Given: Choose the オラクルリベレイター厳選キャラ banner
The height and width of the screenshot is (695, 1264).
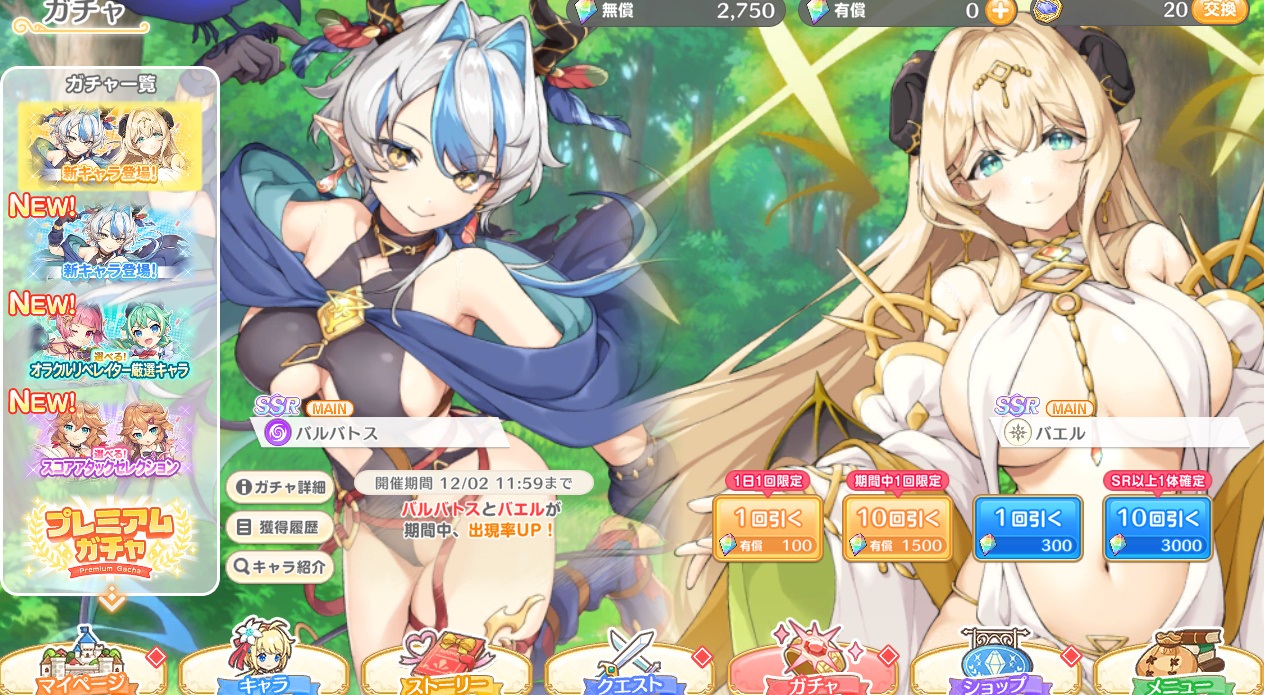Looking at the screenshot, I should [110, 343].
